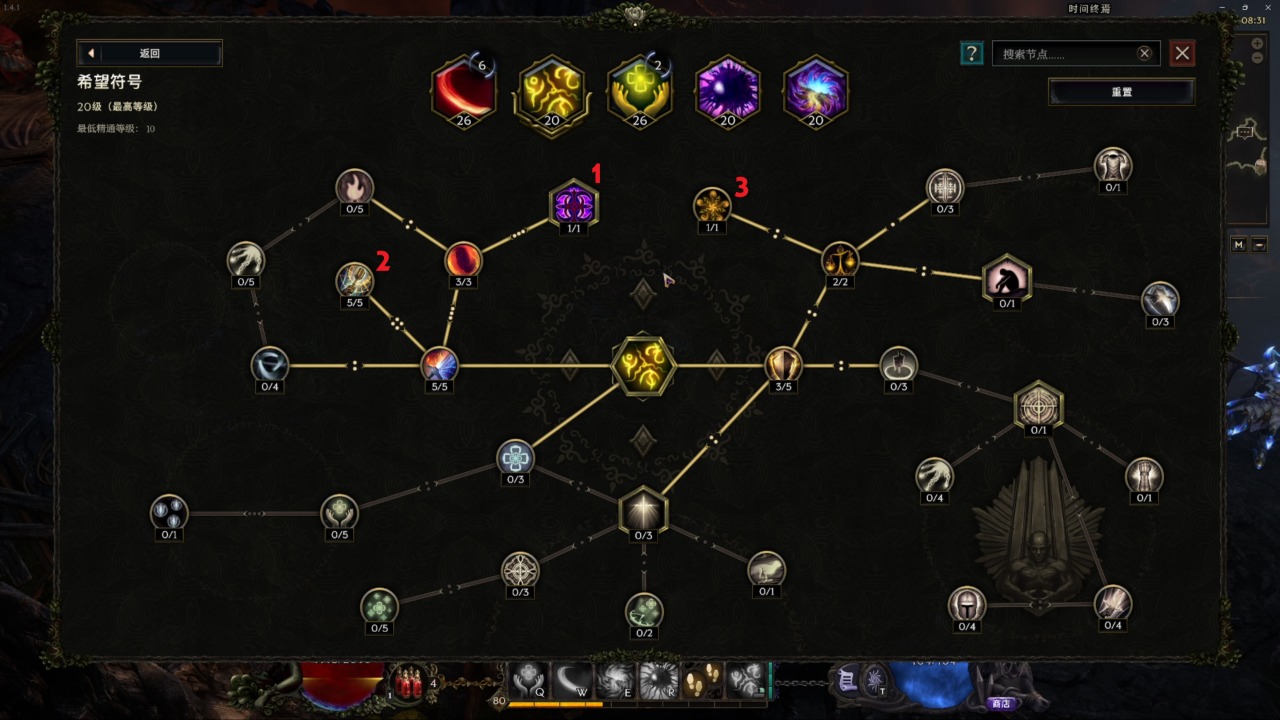The width and height of the screenshot is (1280, 720).
Task: Switch to the dark purple orb skill tab
Action: point(727,91)
